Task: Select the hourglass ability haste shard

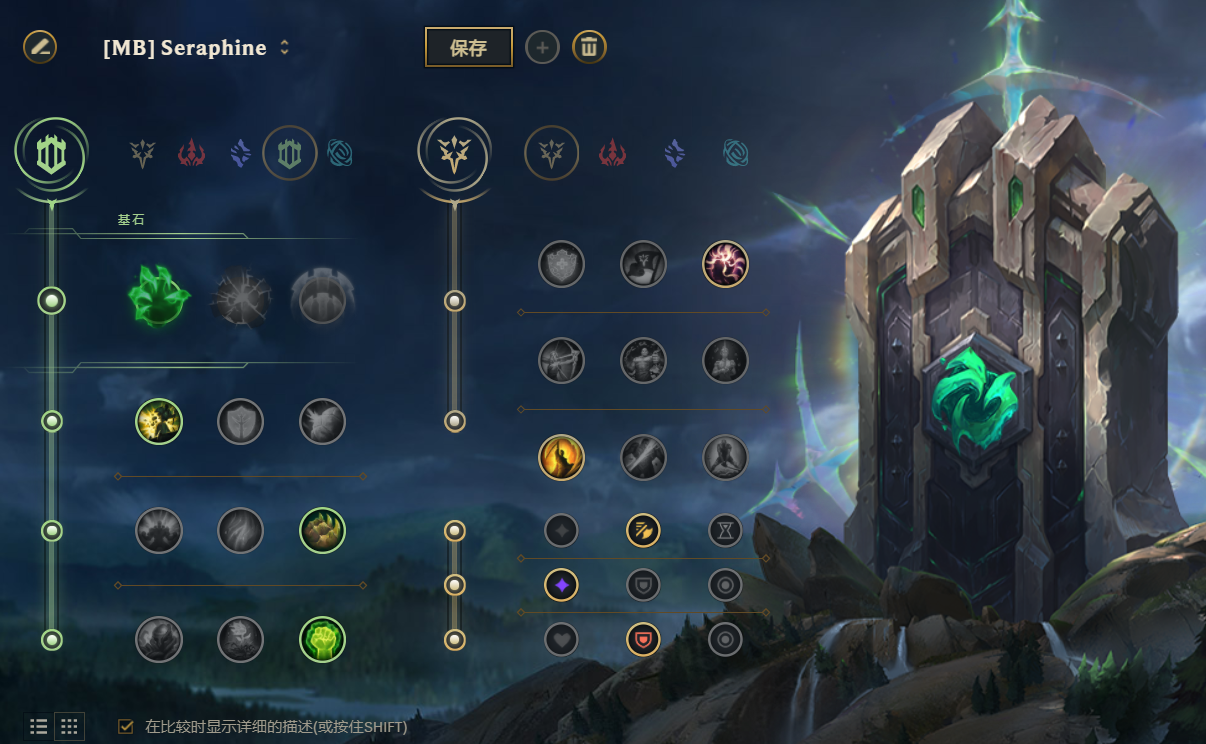Action: point(725,530)
